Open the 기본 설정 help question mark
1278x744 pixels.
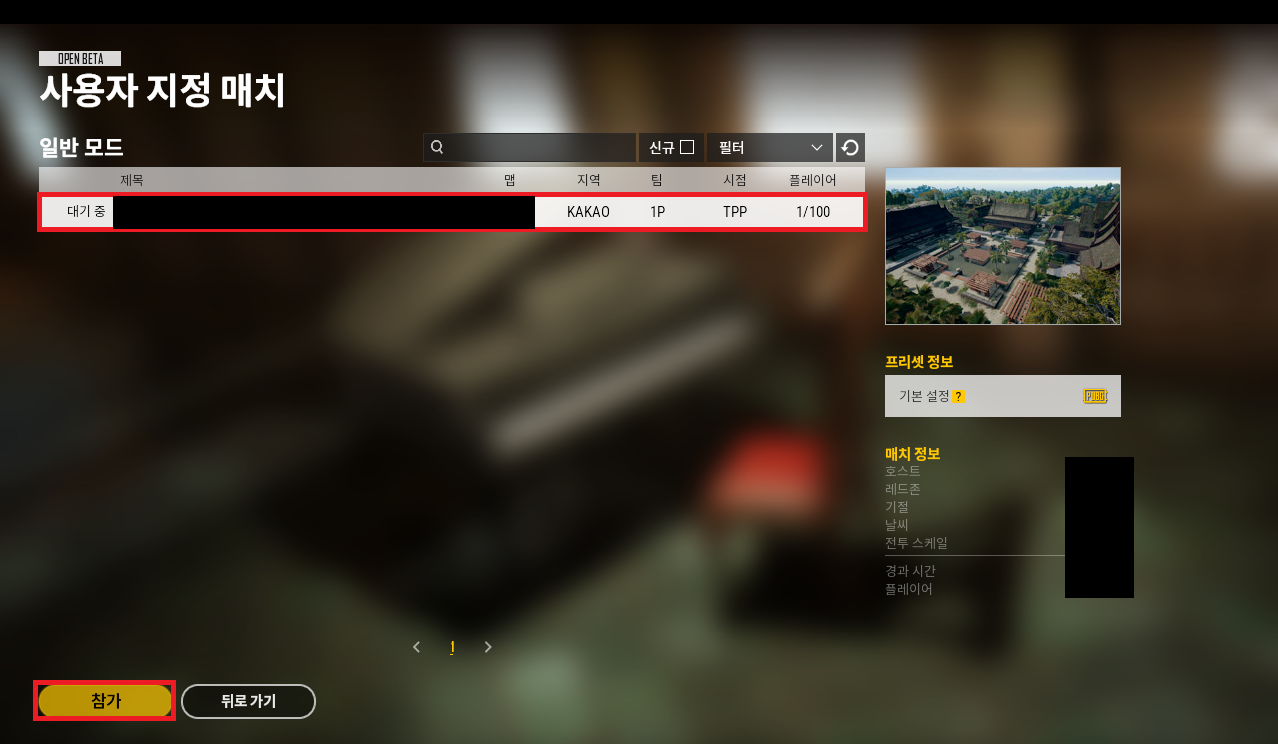click(x=958, y=396)
